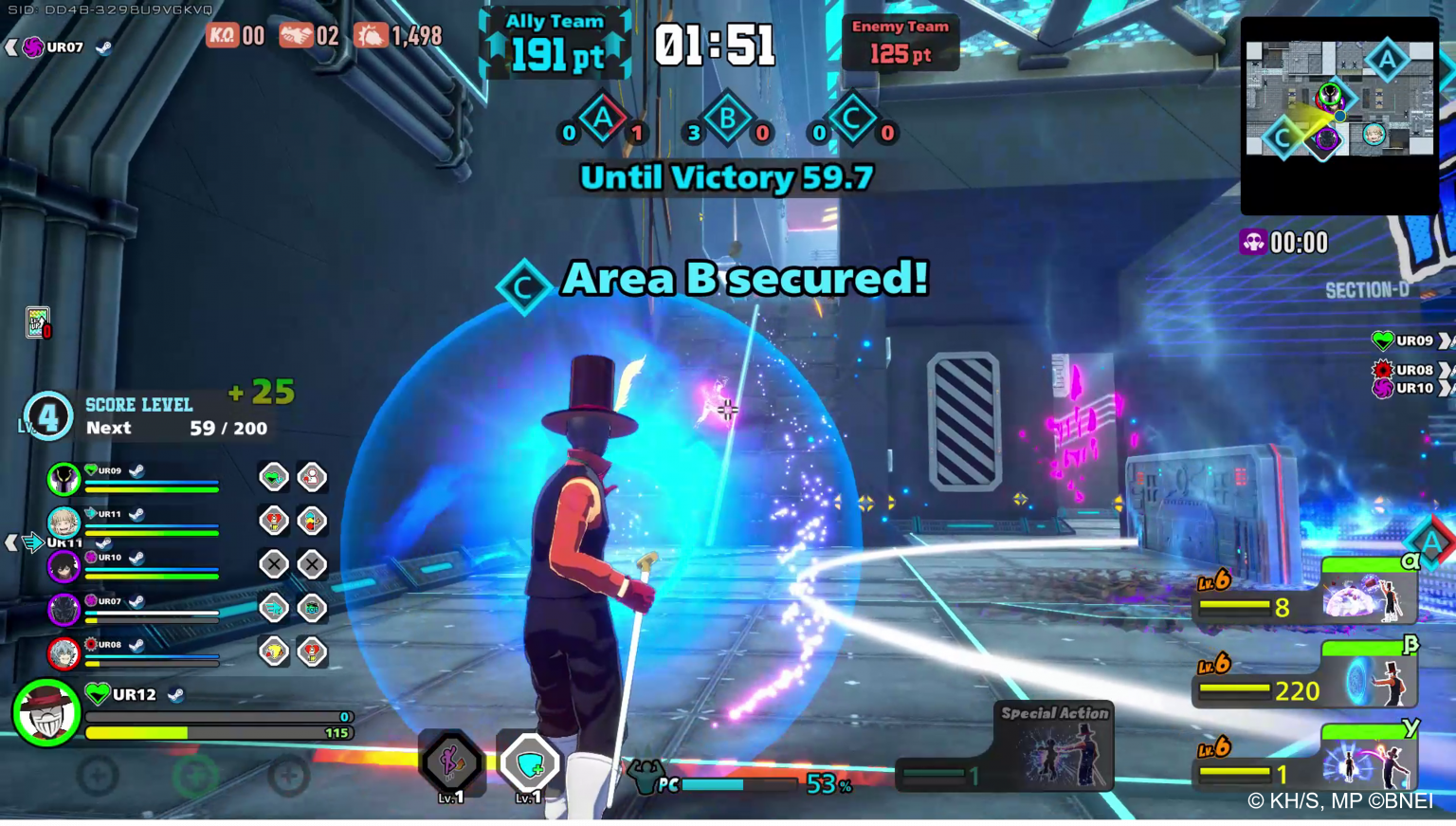Screen dimensions: 1456x826
Task: Expand the diamond marker for Area A
Action: coord(602,119)
